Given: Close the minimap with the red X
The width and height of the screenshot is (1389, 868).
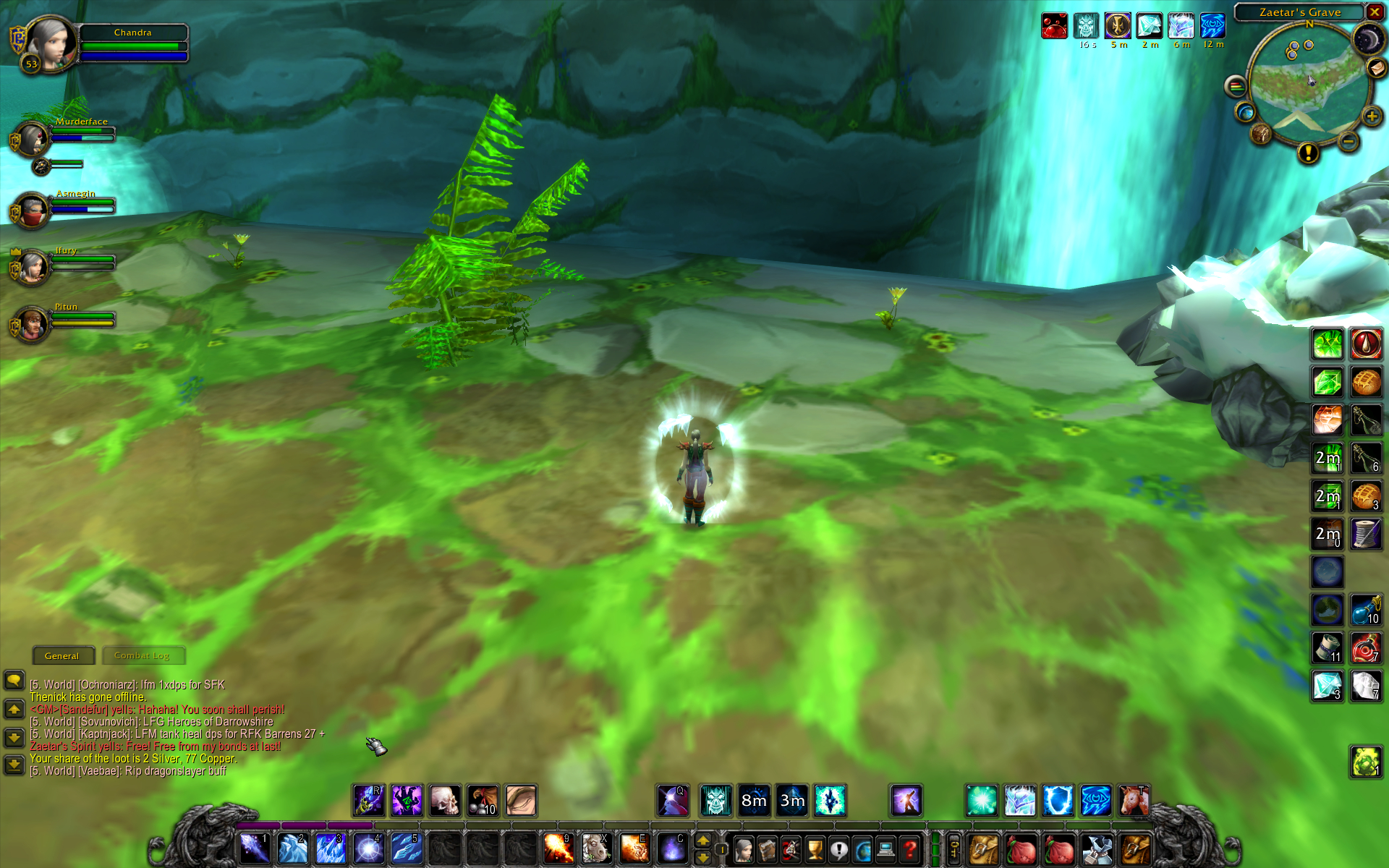Looking at the screenshot, I should click(x=1375, y=12).
